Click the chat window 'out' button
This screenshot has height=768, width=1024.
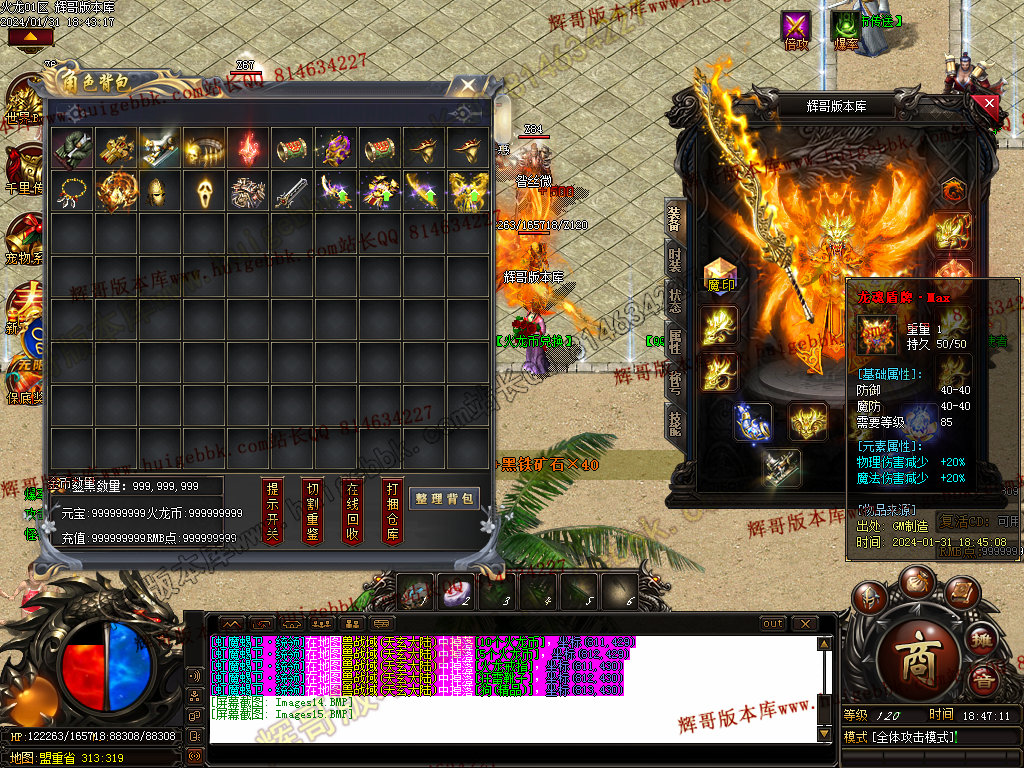(x=773, y=624)
